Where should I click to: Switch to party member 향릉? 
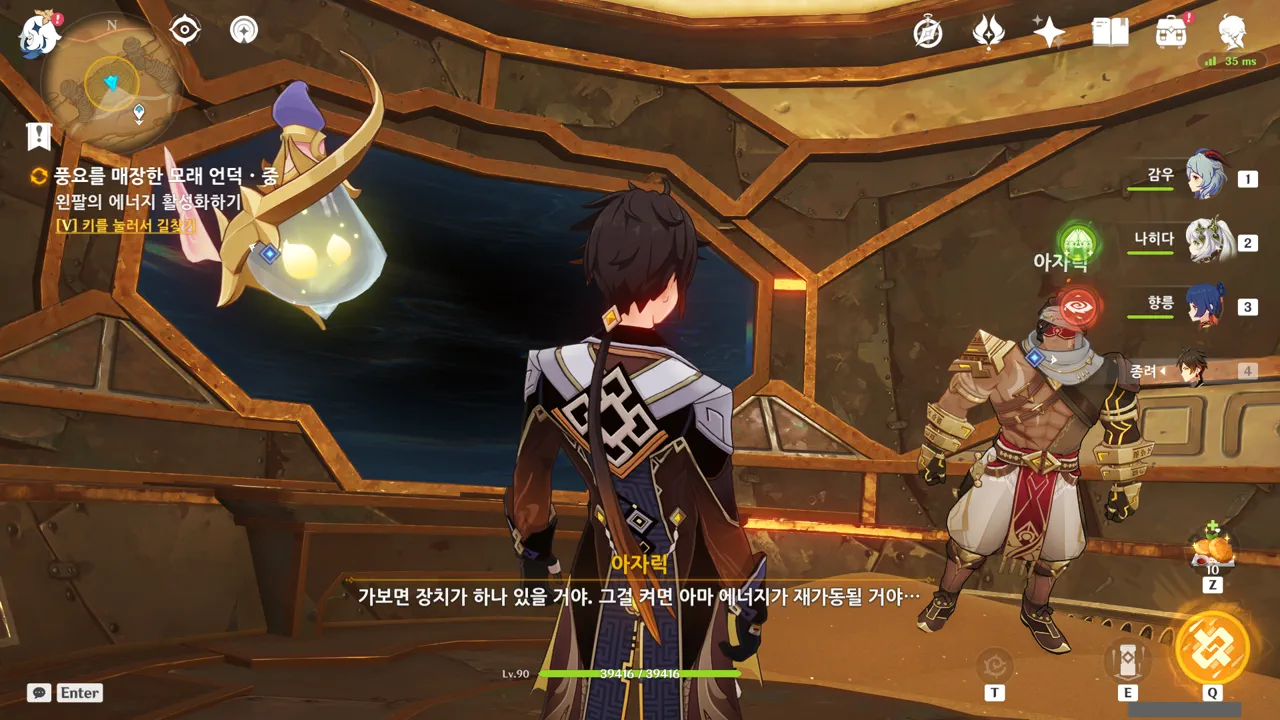(x=1205, y=305)
